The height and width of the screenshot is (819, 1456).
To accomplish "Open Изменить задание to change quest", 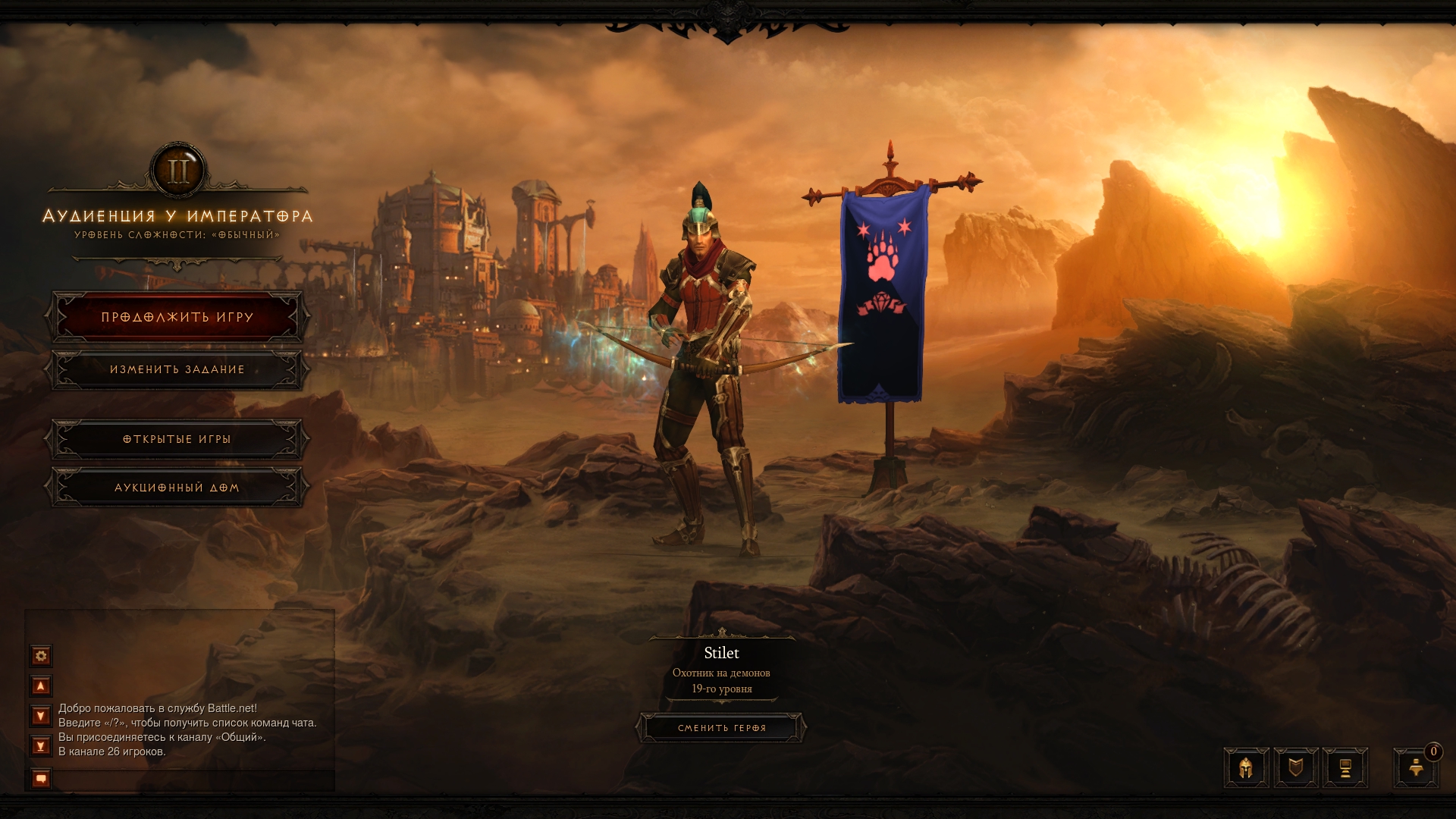I will [x=177, y=369].
